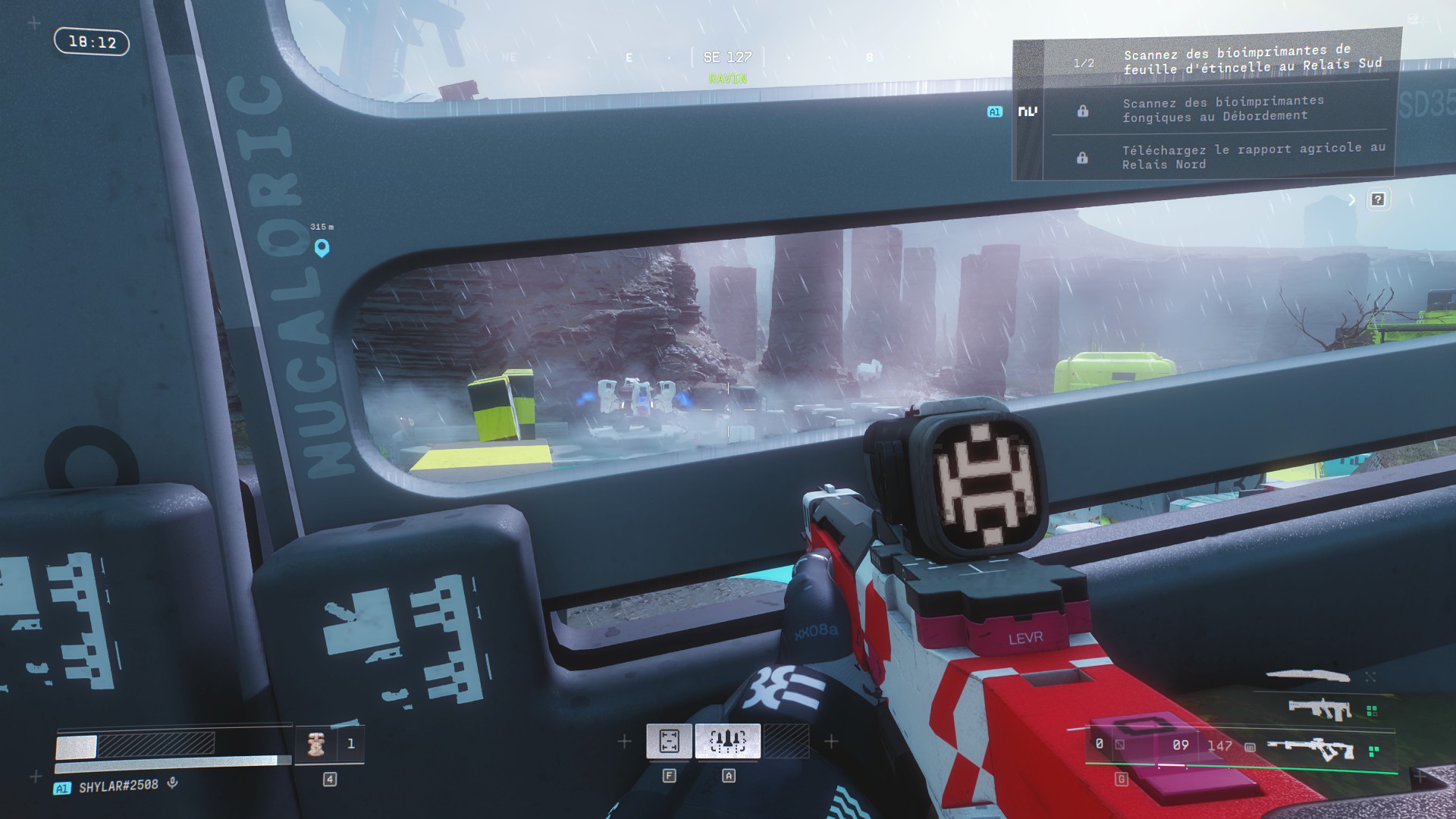Select the locked agricultural report objective at Relais Nord
Image resolution: width=1456 pixels, height=819 pixels.
pyautogui.click(x=1253, y=156)
